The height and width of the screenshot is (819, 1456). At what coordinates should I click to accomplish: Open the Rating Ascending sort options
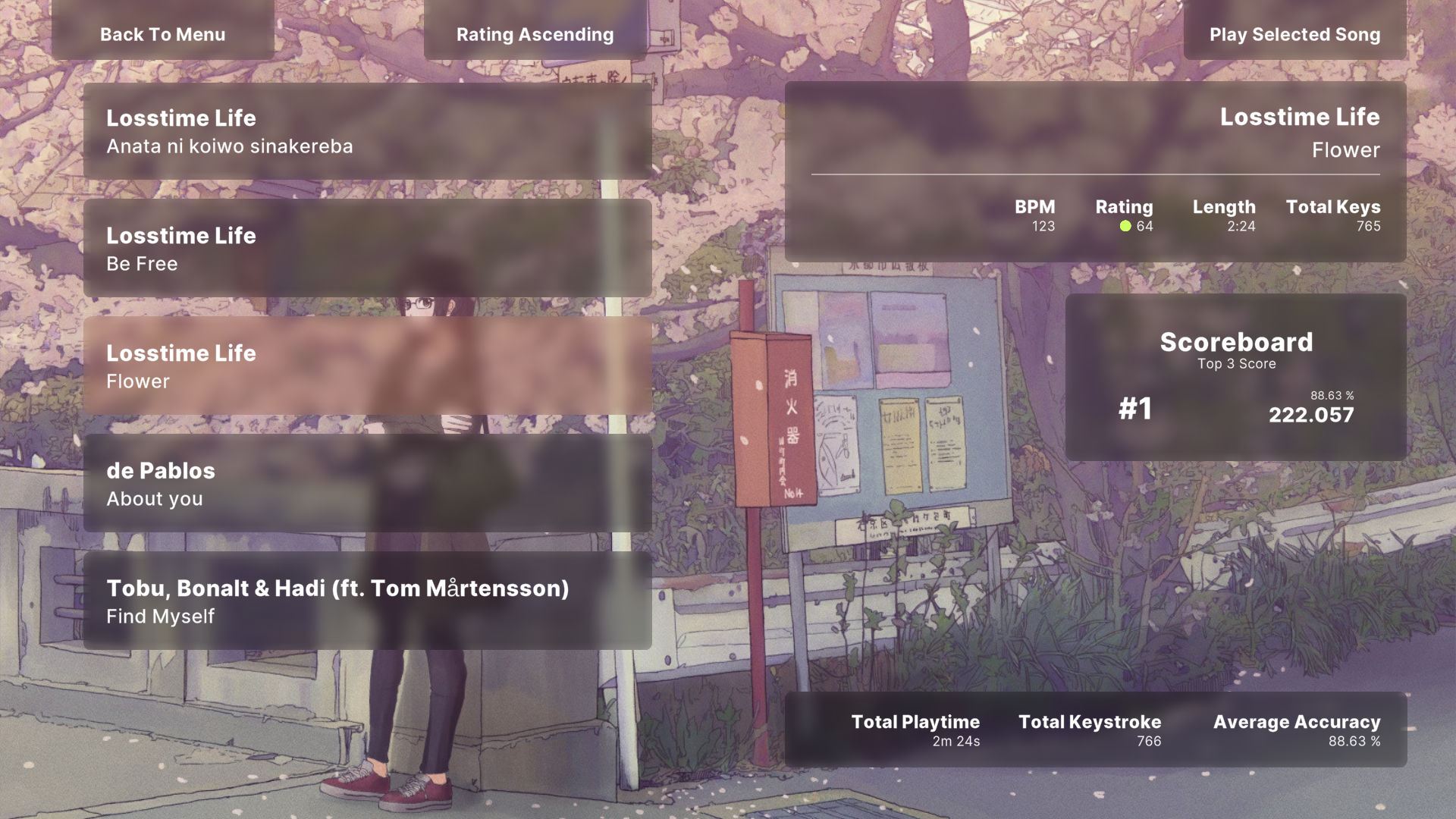tap(535, 34)
